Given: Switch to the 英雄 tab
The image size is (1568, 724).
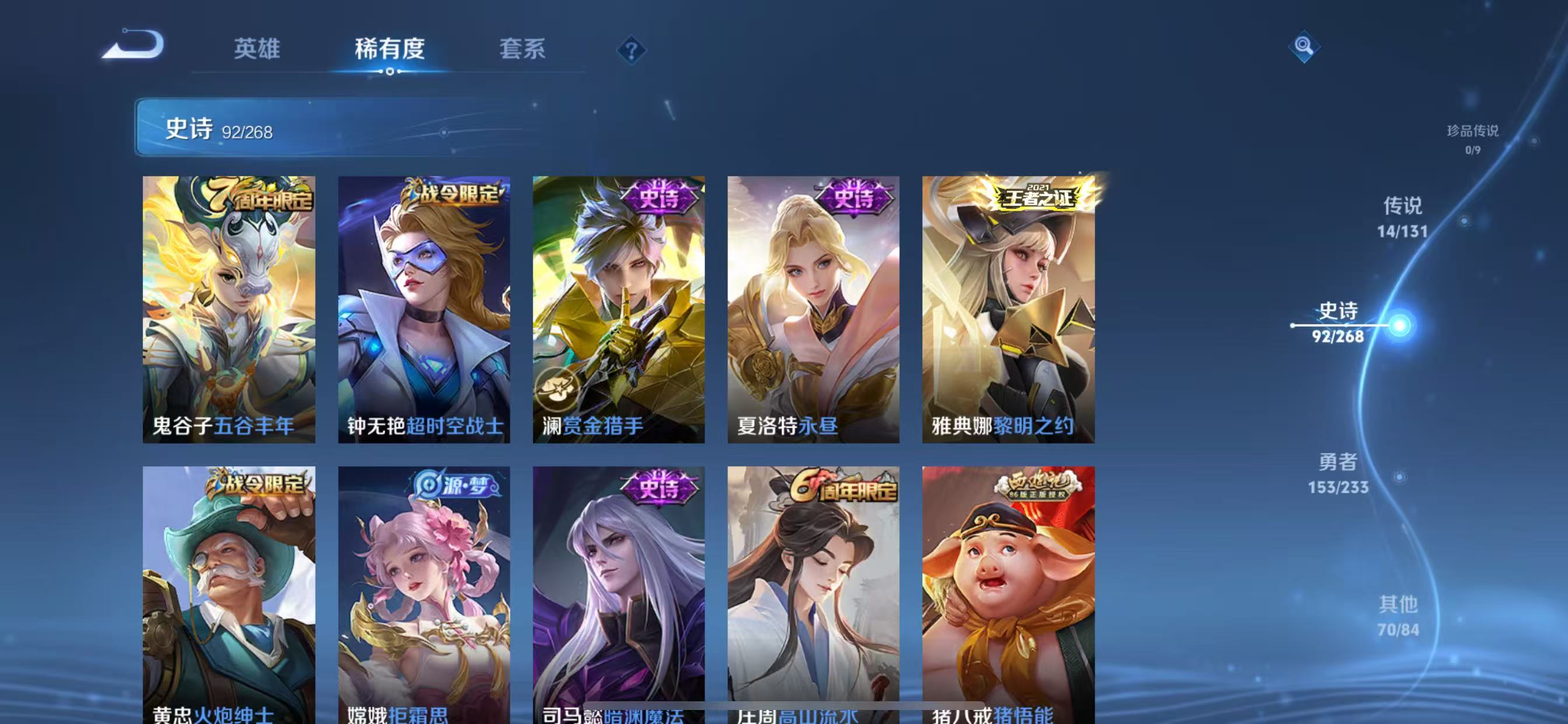Looking at the screenshot, I should 256,51.
